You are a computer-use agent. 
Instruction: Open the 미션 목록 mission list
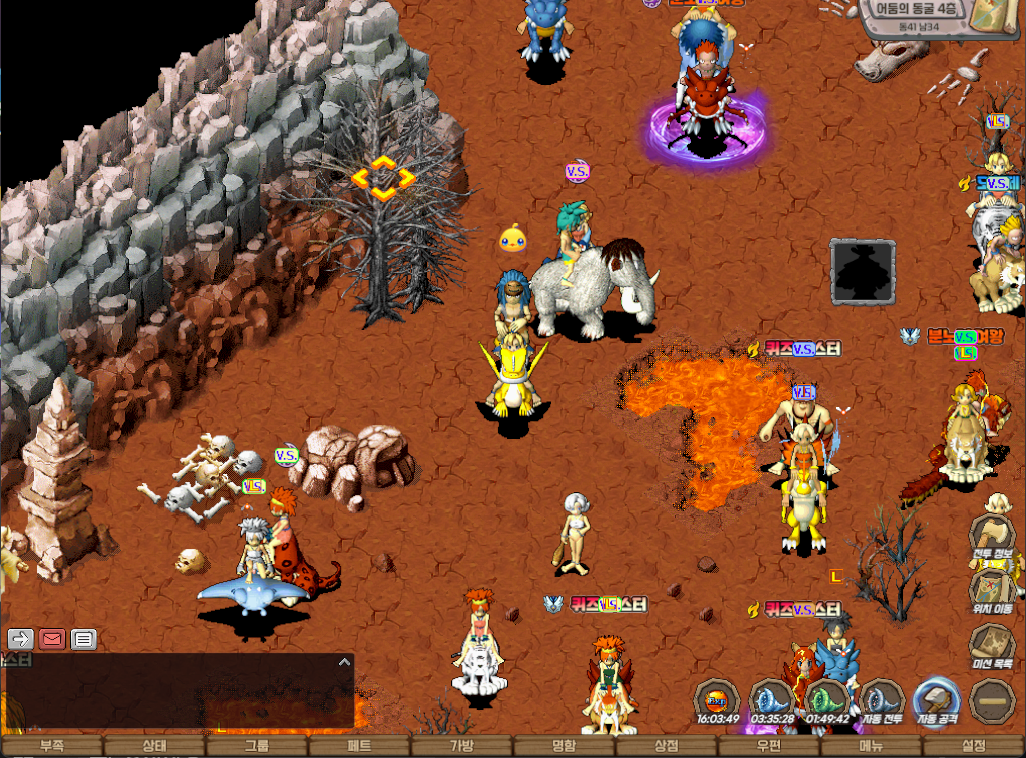[993, 645]
